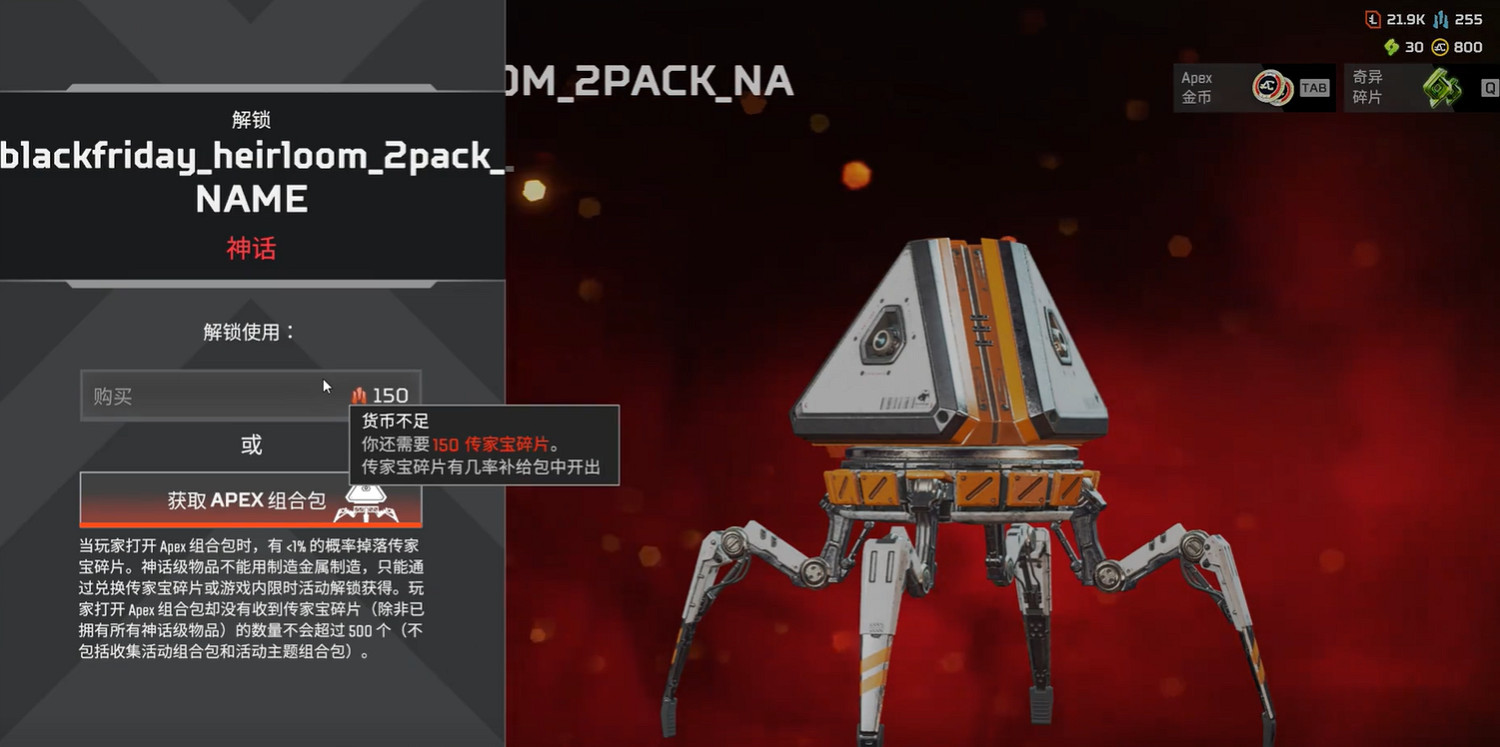Click the green 奇异碎片 shard icon

[1444, 88]
